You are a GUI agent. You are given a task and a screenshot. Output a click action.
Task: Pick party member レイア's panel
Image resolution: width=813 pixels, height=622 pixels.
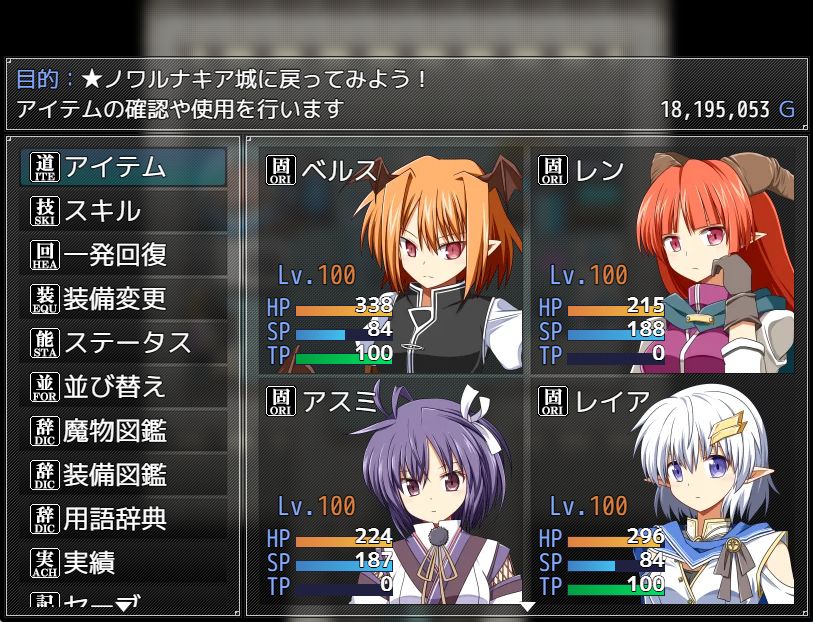point(662,493)
